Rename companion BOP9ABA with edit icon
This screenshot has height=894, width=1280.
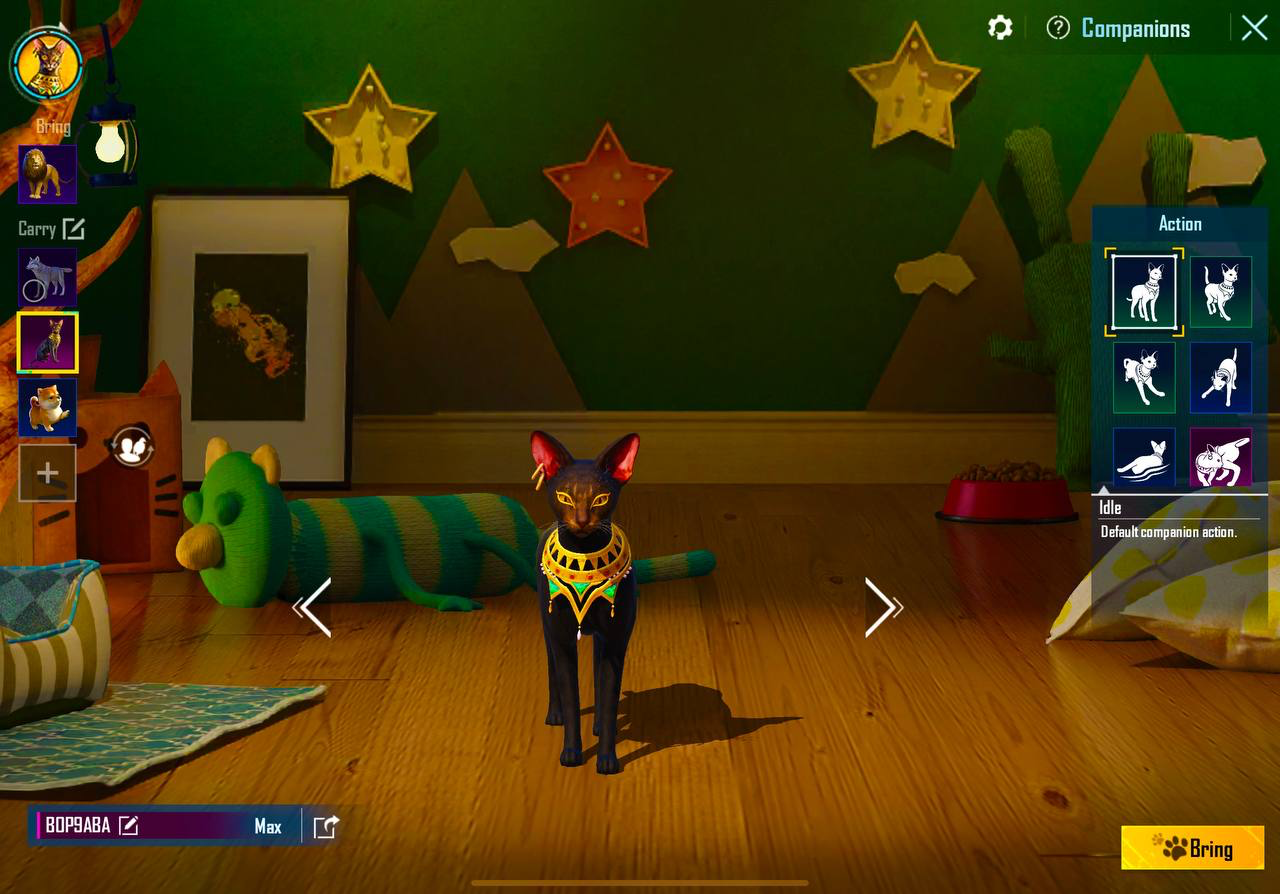pos(128,826)
